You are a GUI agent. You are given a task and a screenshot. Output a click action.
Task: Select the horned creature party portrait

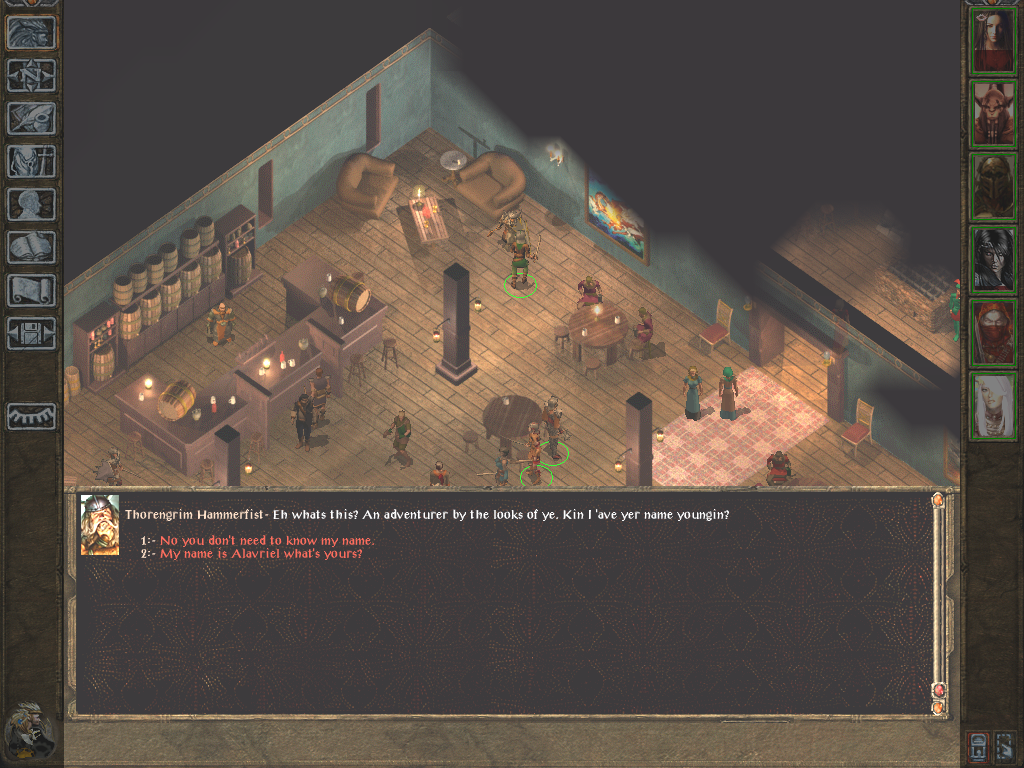(x=993, y=114)
